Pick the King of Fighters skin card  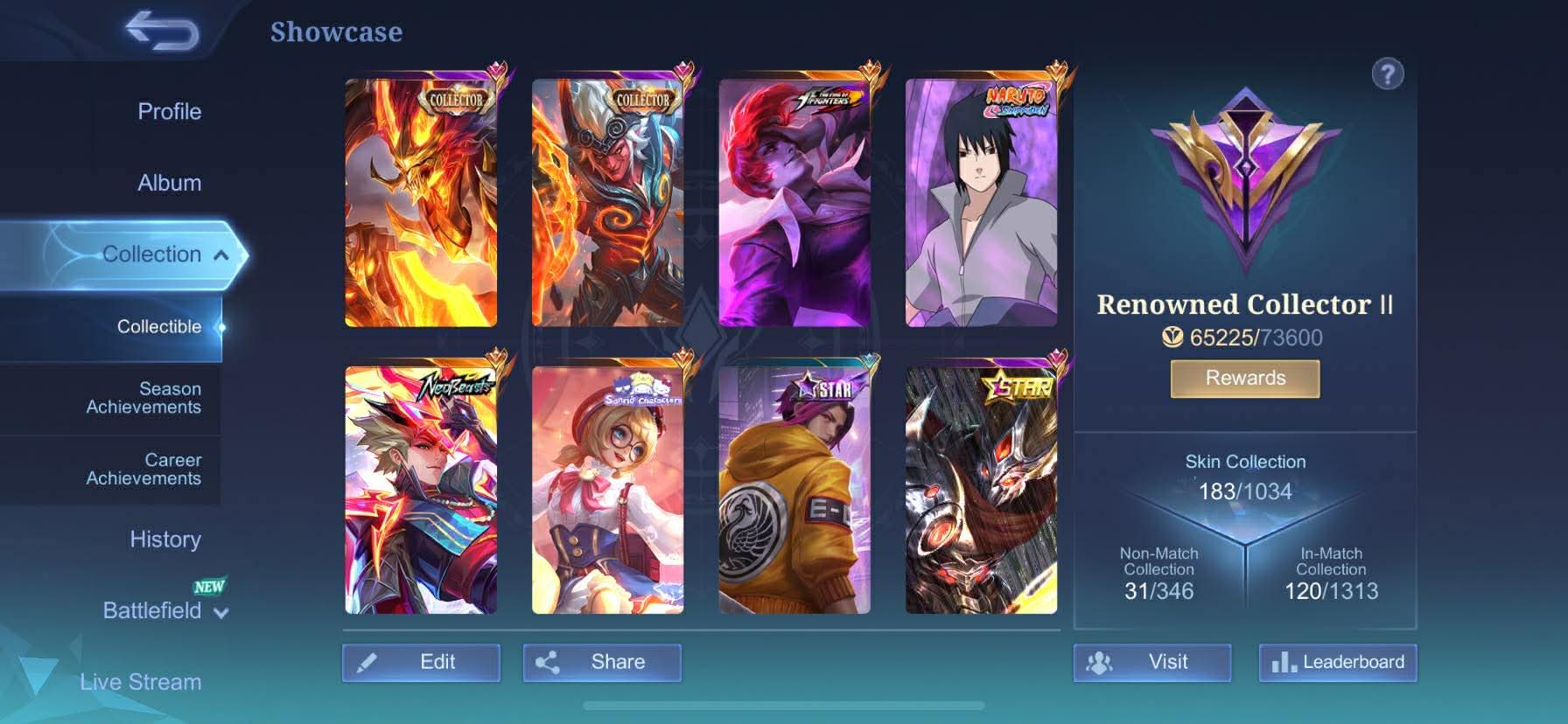tap(794, 203)
